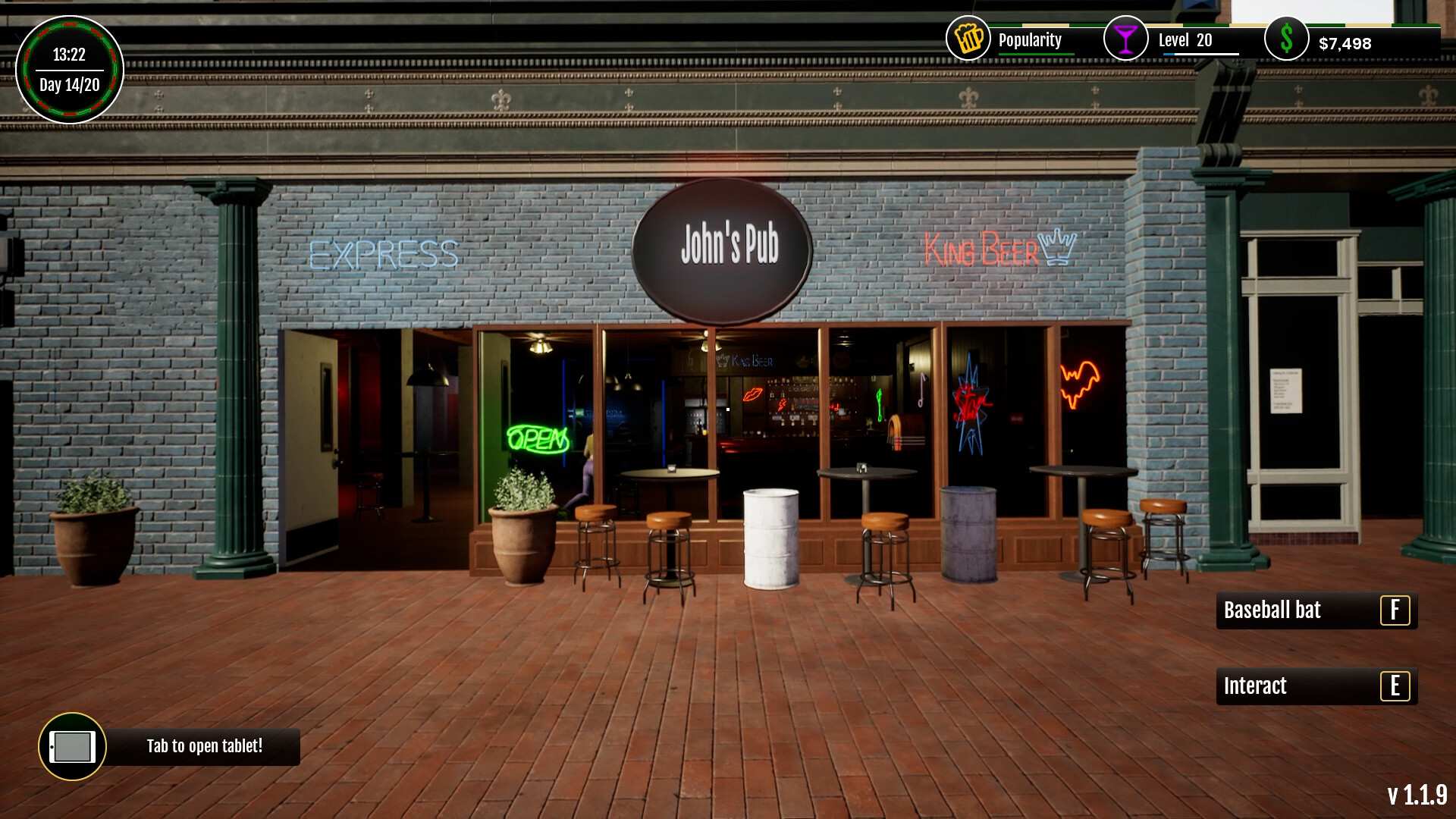Screen dimensions: 1456x819
Task: Toggle the EXPRESS neon sign
Action: [385, 253]
